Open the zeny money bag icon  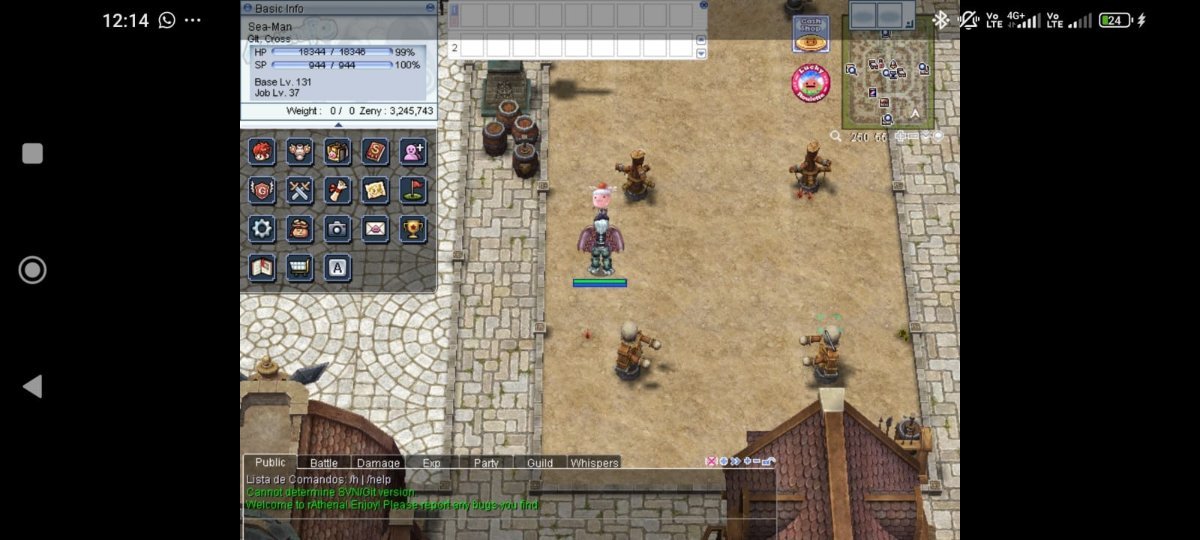tap(300, 228)
